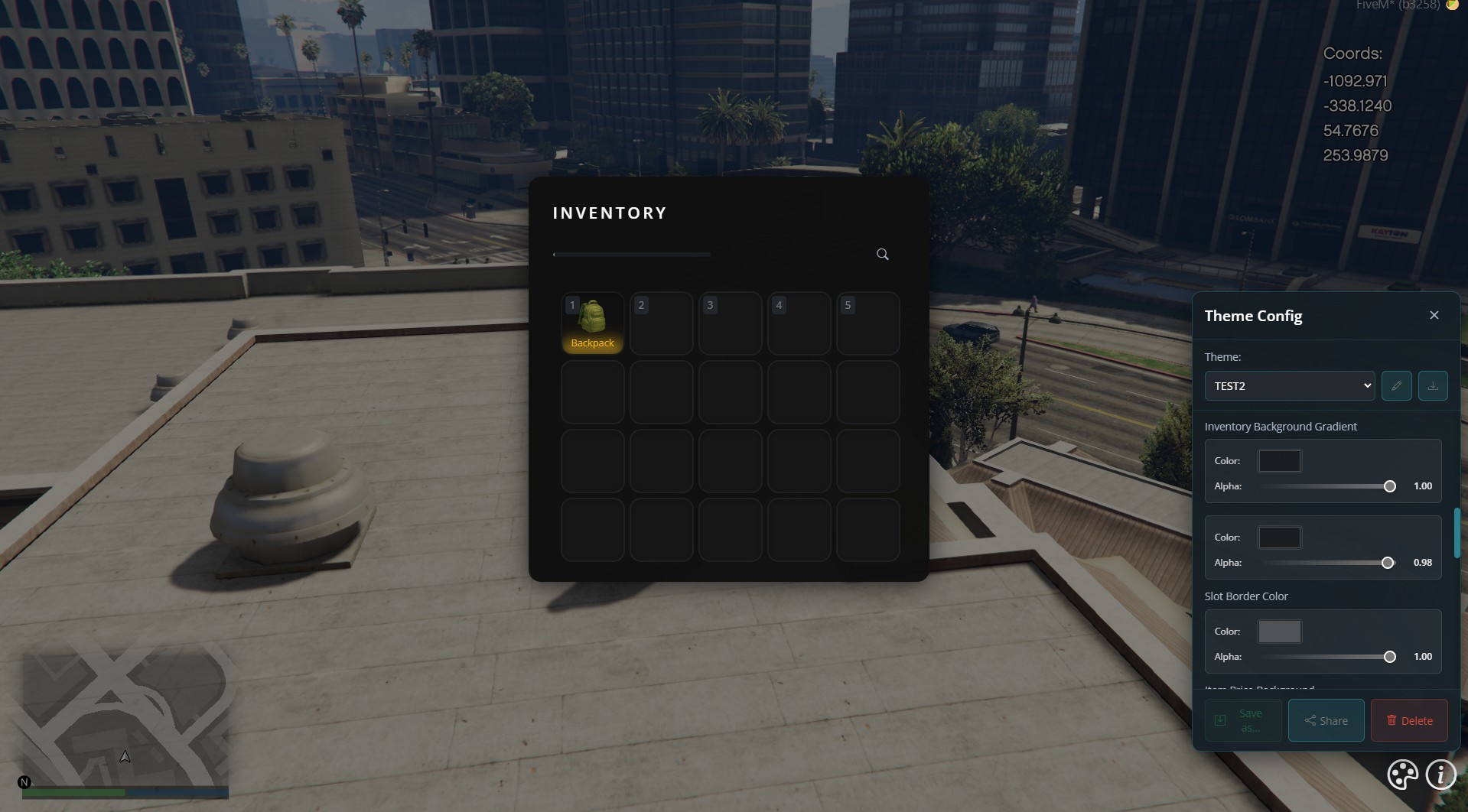The image size is (1468, 812).
Task: Click the inventory search input field
Action: (x=631, y=254)
